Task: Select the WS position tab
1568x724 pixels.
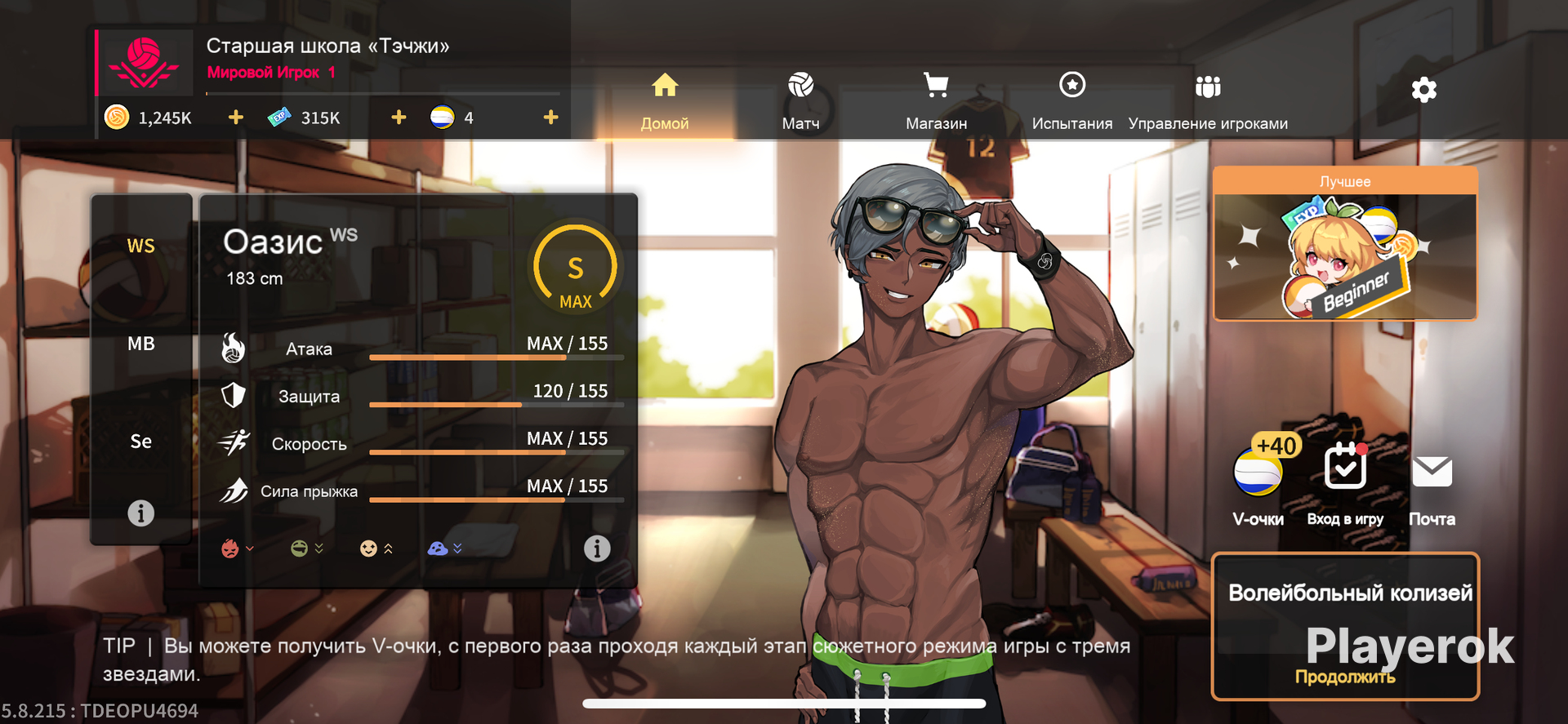Action: 140,246
